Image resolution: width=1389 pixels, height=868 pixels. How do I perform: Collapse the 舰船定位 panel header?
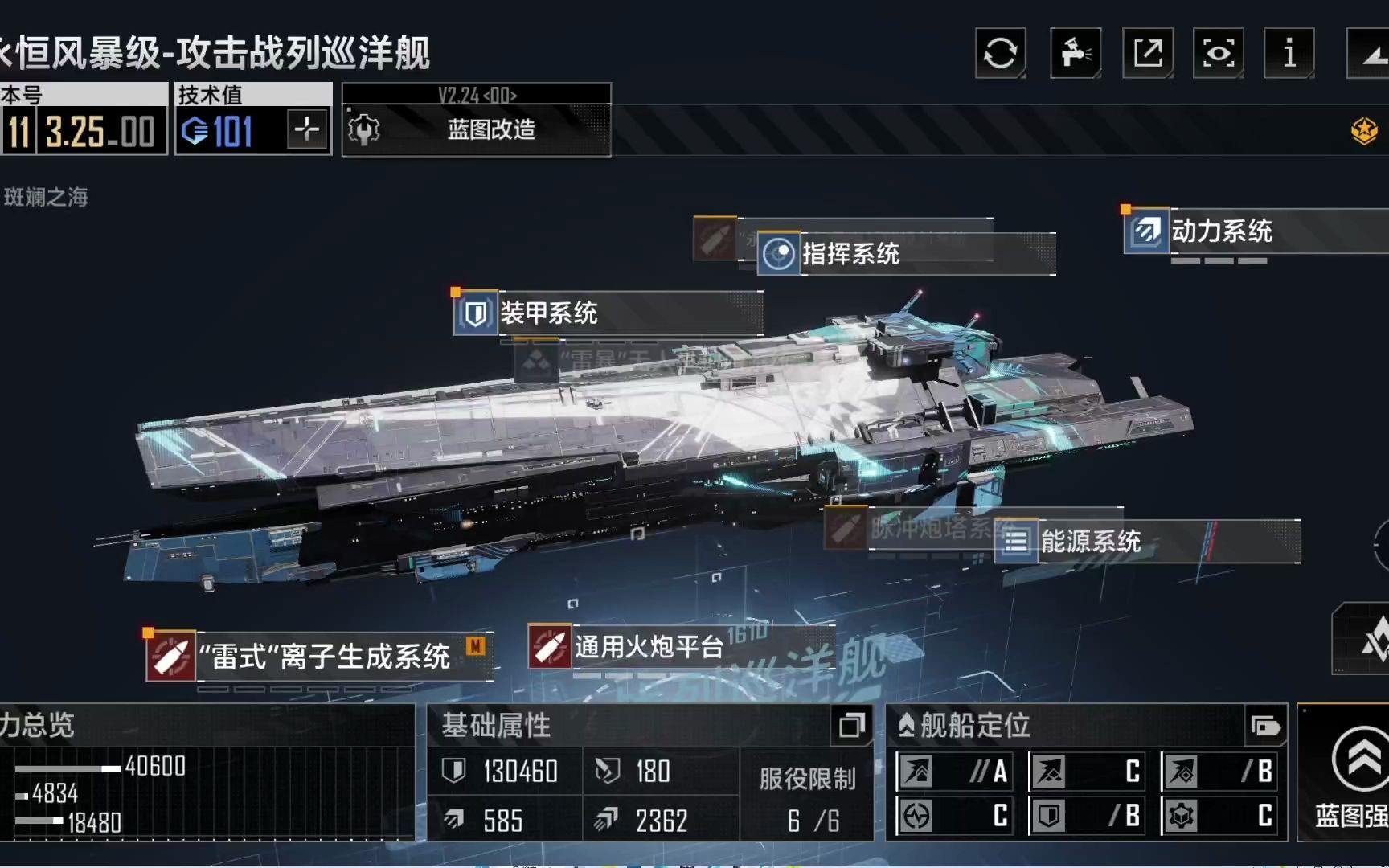pyautogui.click(x=908, y=724)
